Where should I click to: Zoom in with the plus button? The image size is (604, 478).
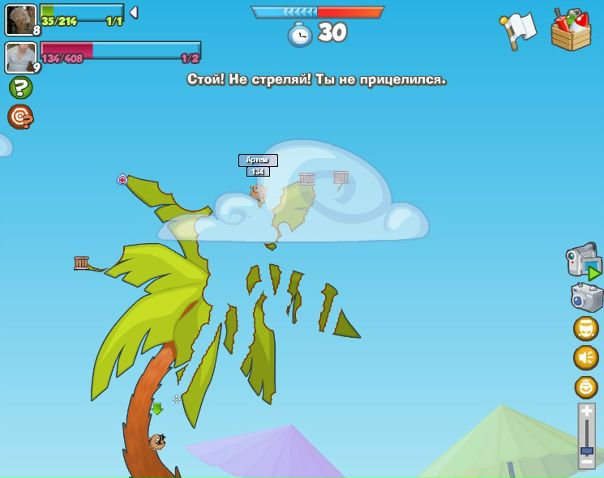587,411
